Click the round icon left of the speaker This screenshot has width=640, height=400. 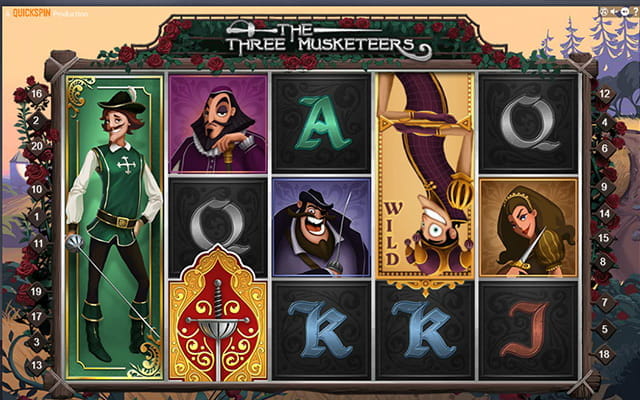tap(604, 14)
